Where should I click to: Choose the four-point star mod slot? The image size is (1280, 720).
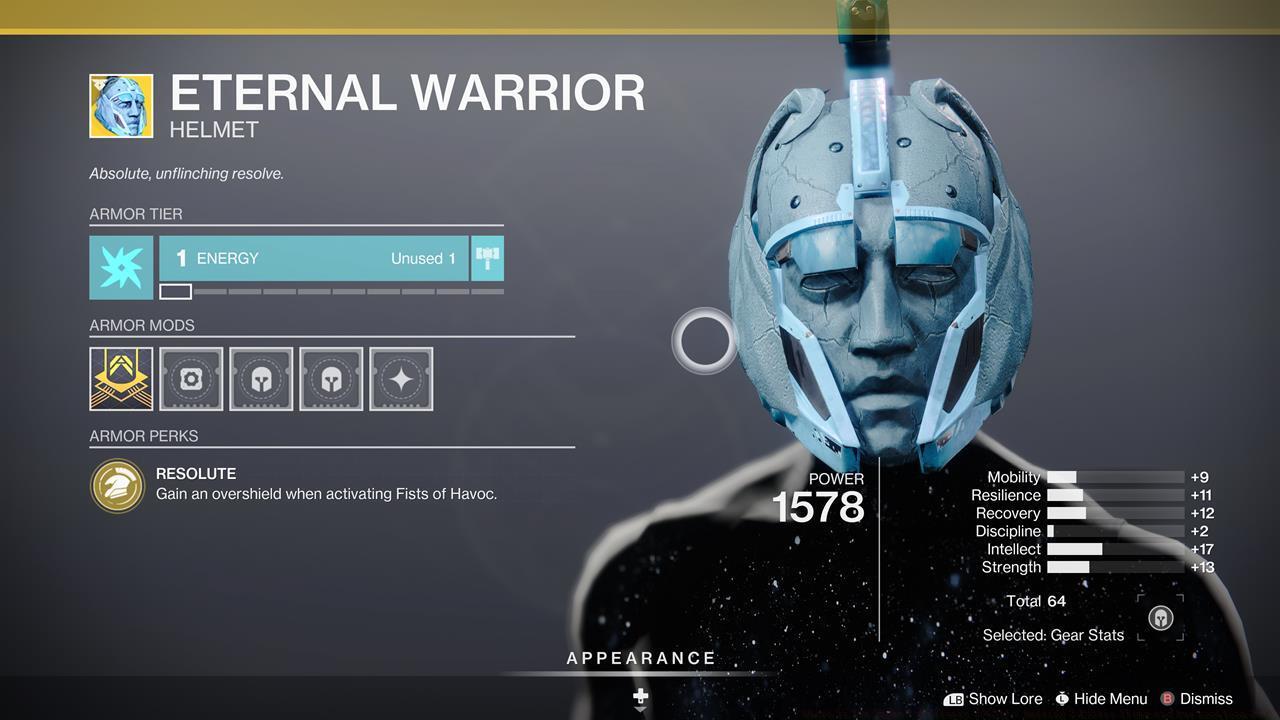(401, 379)
